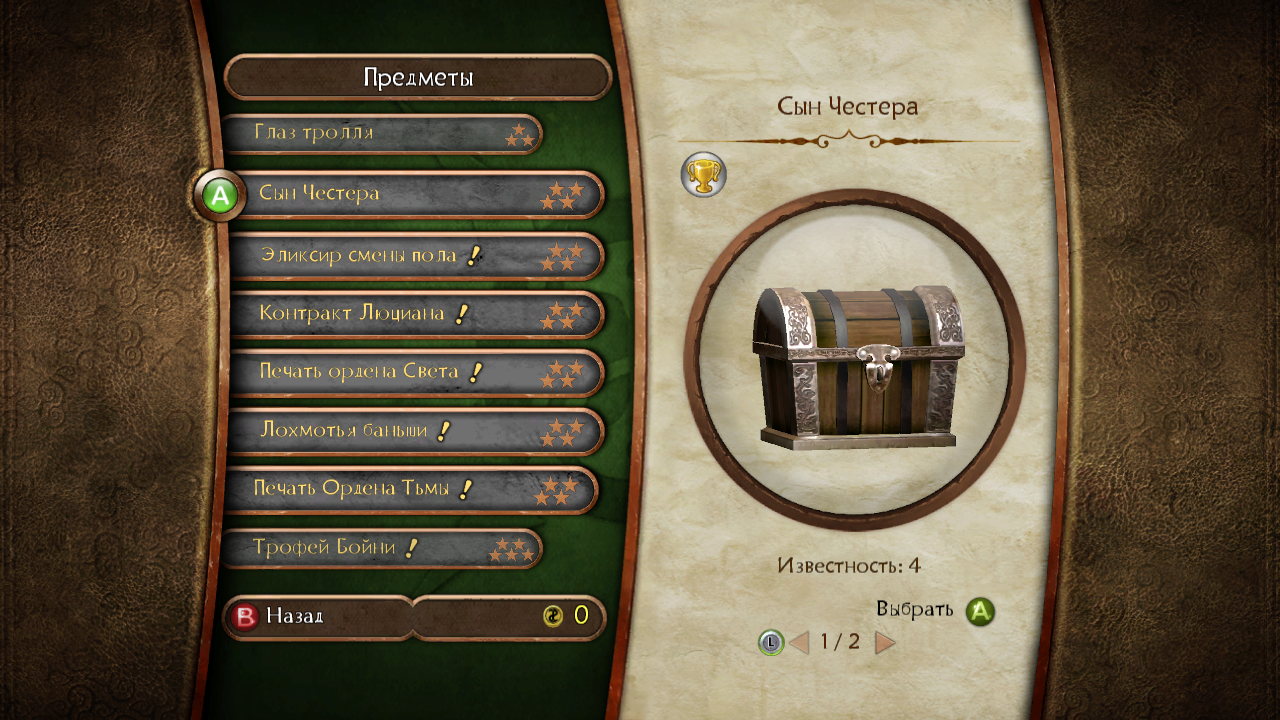Select the Трофей Бойни item
Image resolution: width=1280 pixels, height=720 pixels.
(x=380, y=548)
